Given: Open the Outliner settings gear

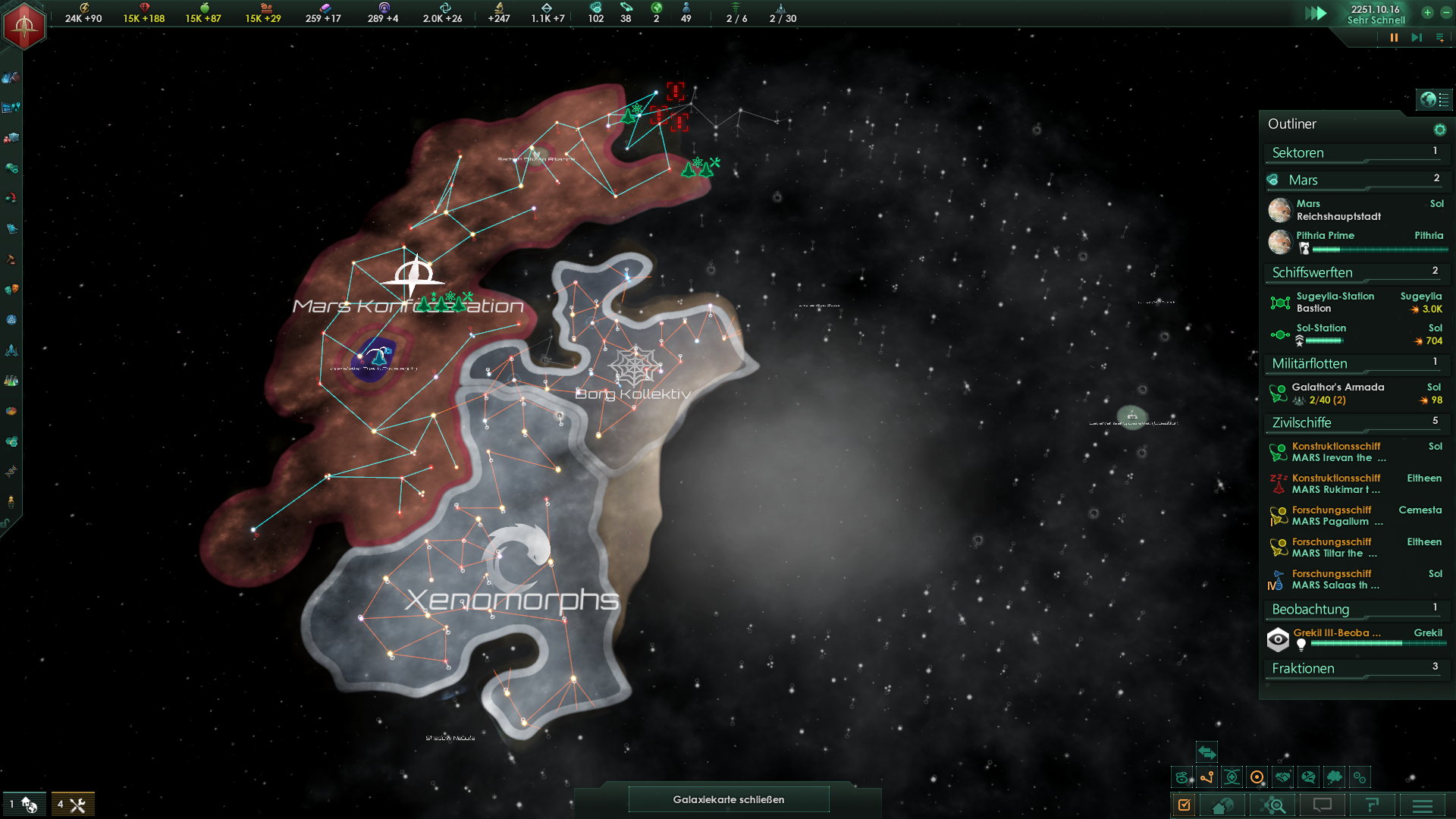Looking at the screenshot, I should point(1439,130).
